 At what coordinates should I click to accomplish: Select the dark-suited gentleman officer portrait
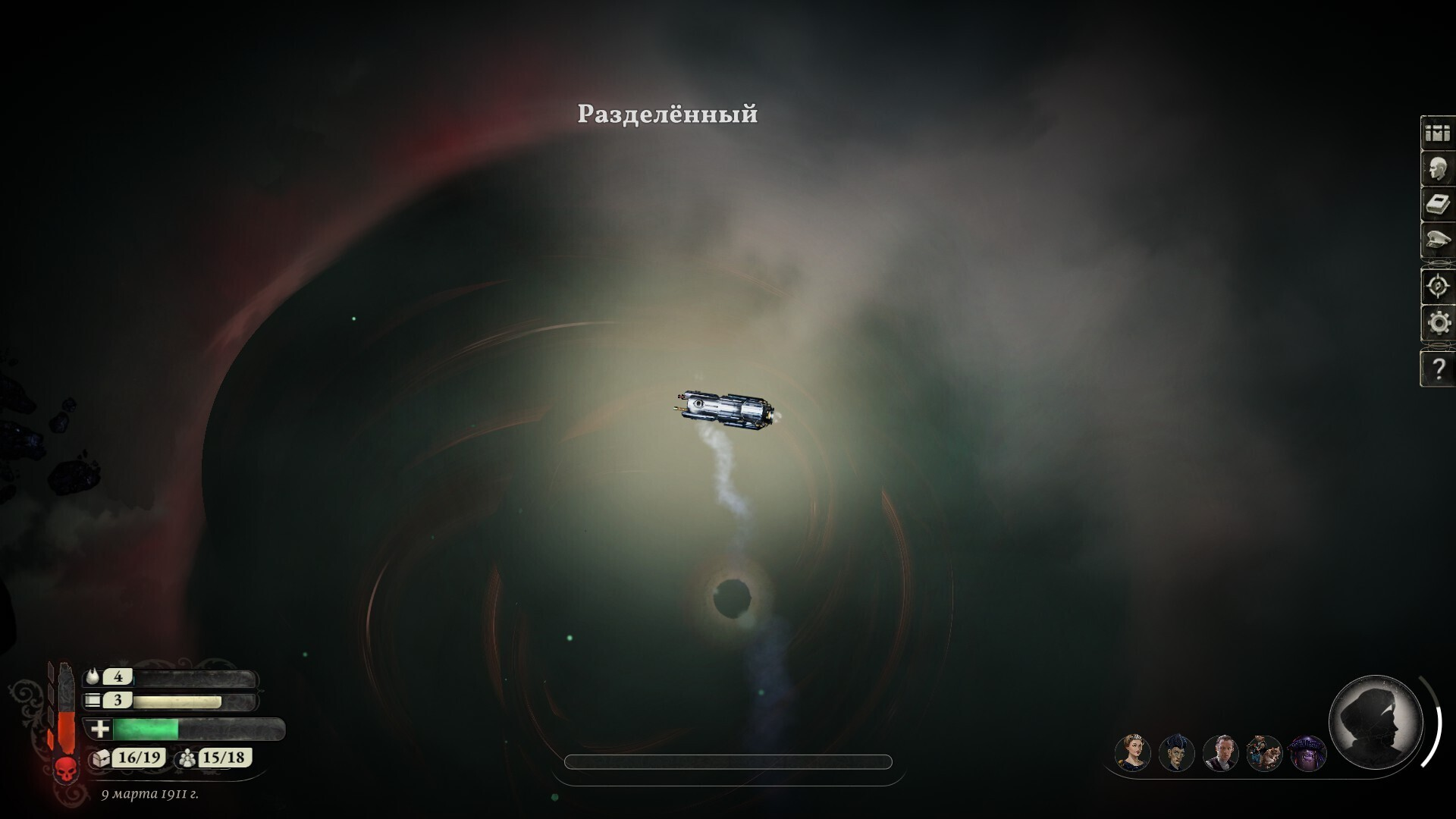[1220, 753]
